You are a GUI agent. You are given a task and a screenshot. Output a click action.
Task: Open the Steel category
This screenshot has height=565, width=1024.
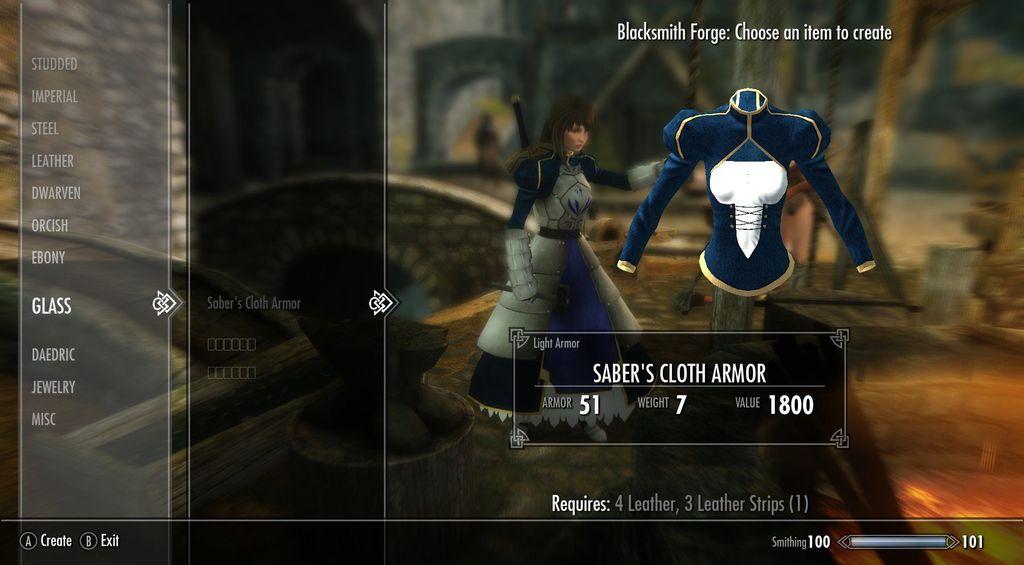coord(45,129)
